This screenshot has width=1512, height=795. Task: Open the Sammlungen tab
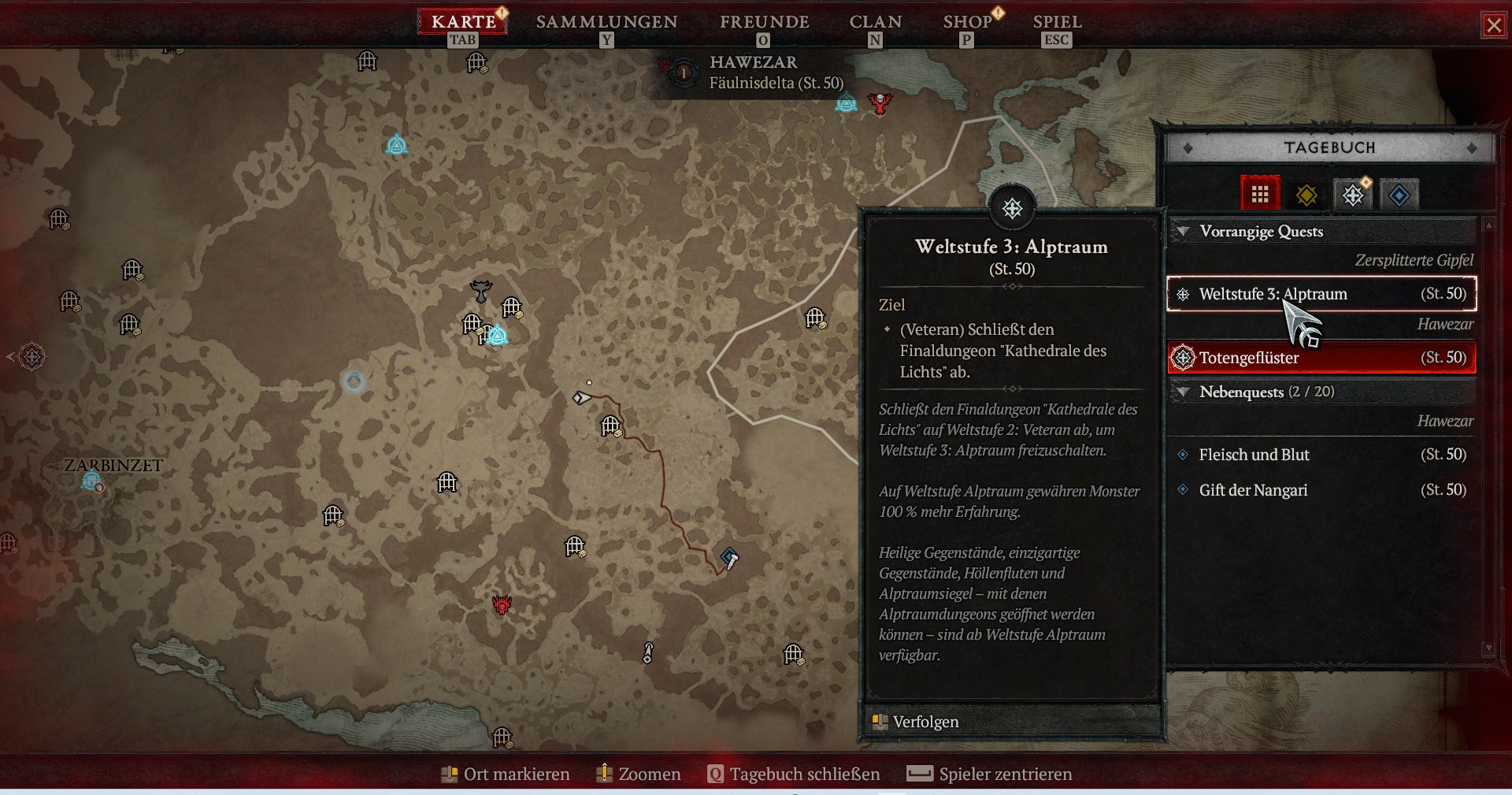606,22
